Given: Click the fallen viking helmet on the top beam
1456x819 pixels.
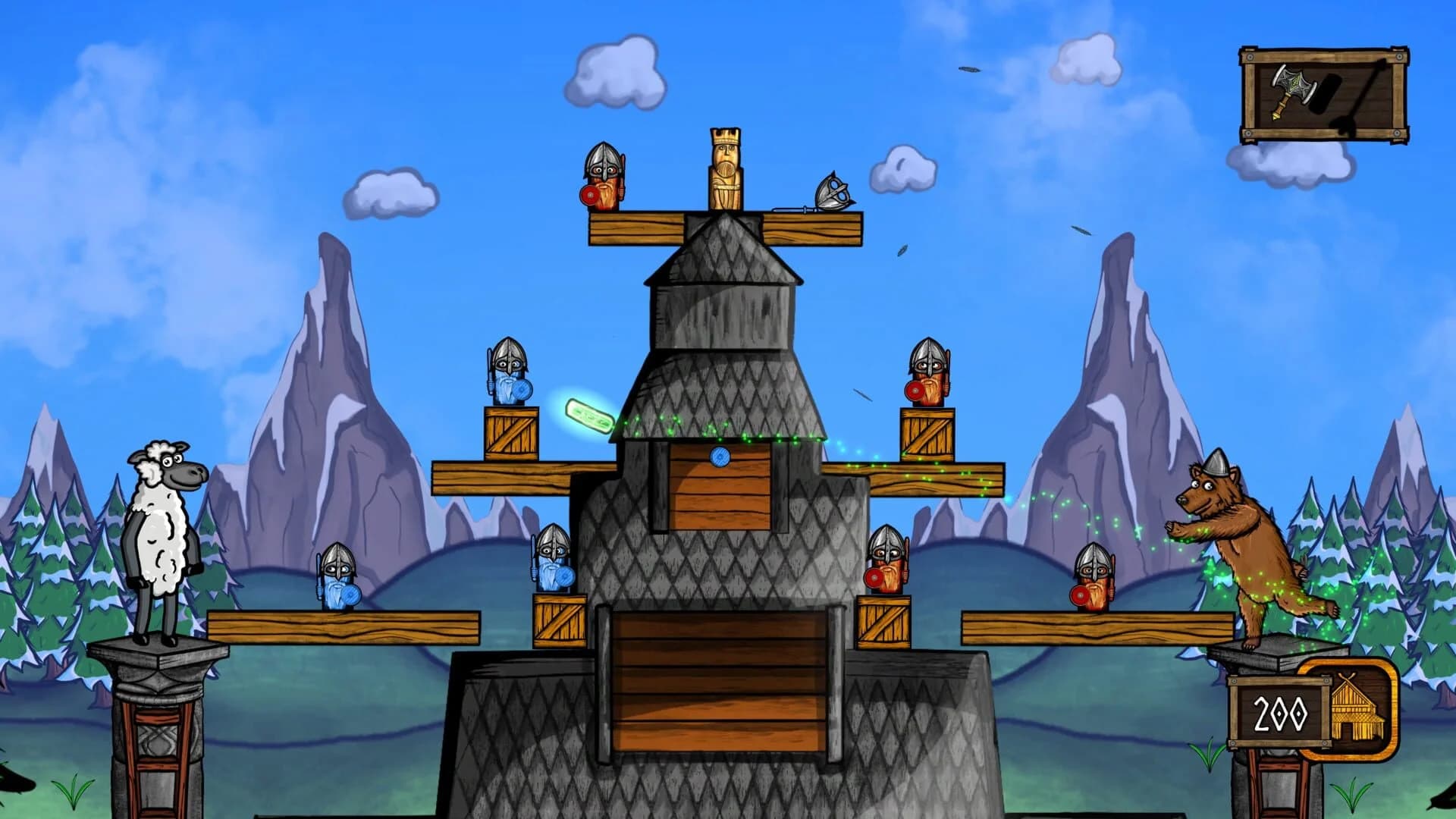Looking at the screenshot, I should [833, 192].
